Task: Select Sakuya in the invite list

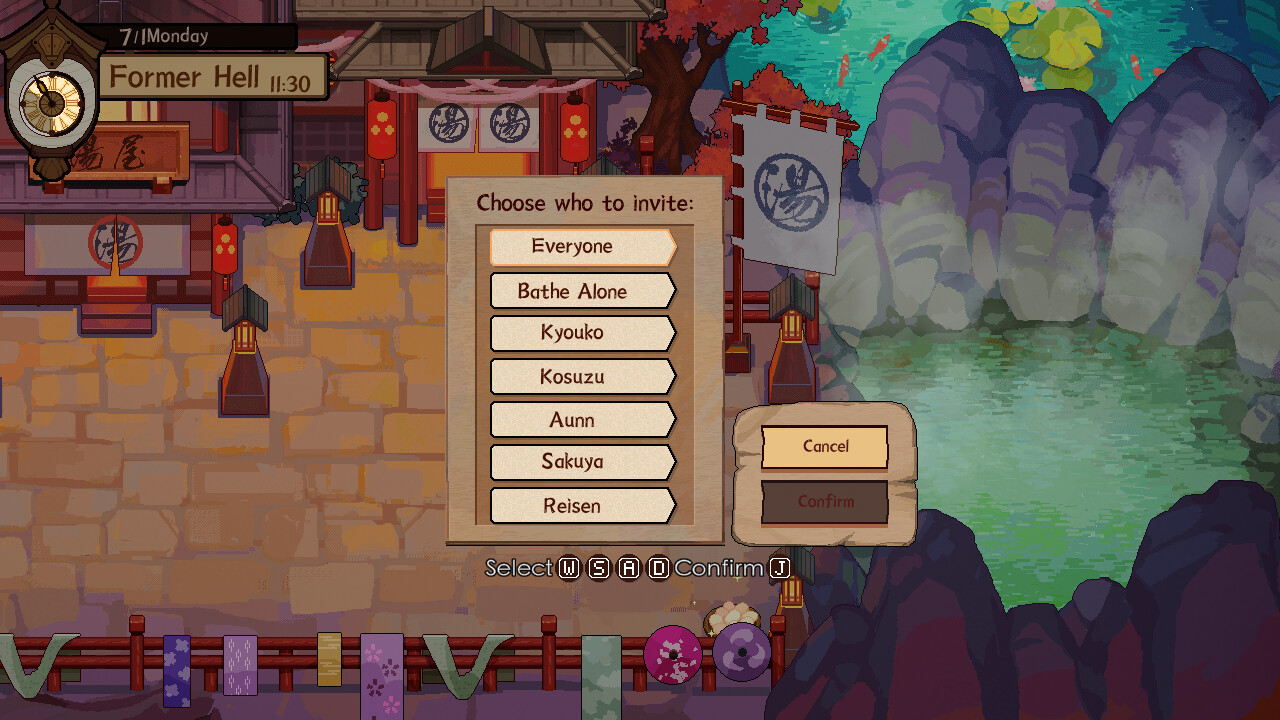Action: pos(582,463)
